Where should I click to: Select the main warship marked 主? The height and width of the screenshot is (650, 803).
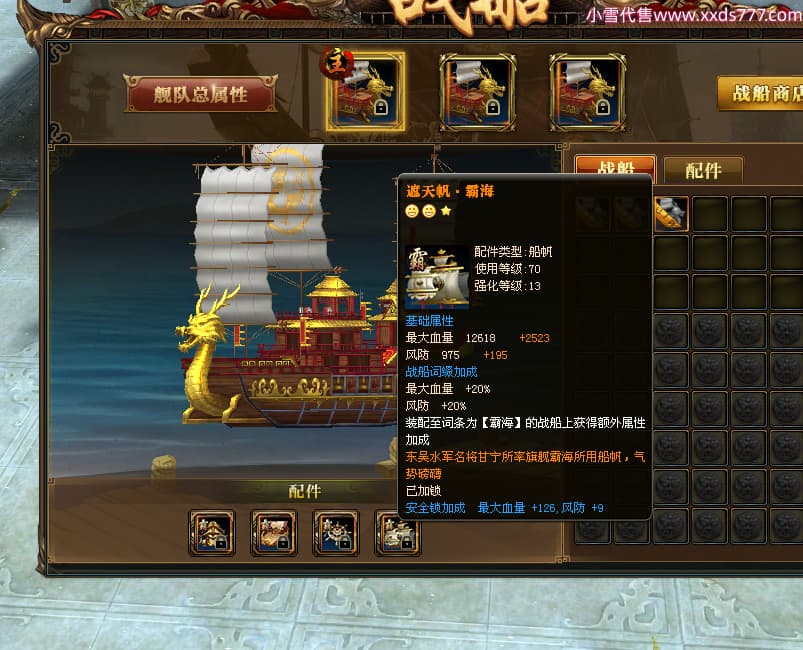point(365,92)
